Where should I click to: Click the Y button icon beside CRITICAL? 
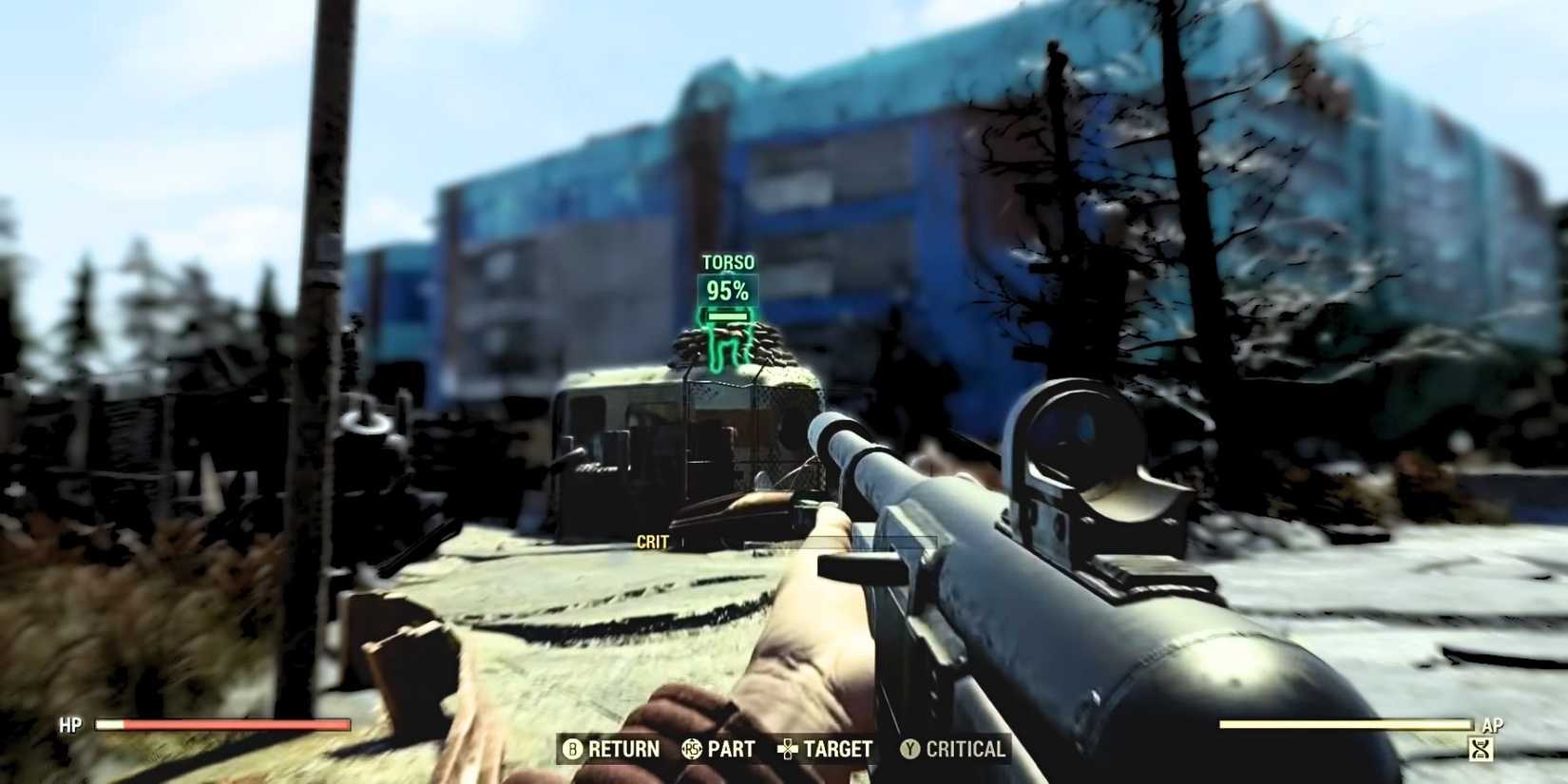point(909,750)
